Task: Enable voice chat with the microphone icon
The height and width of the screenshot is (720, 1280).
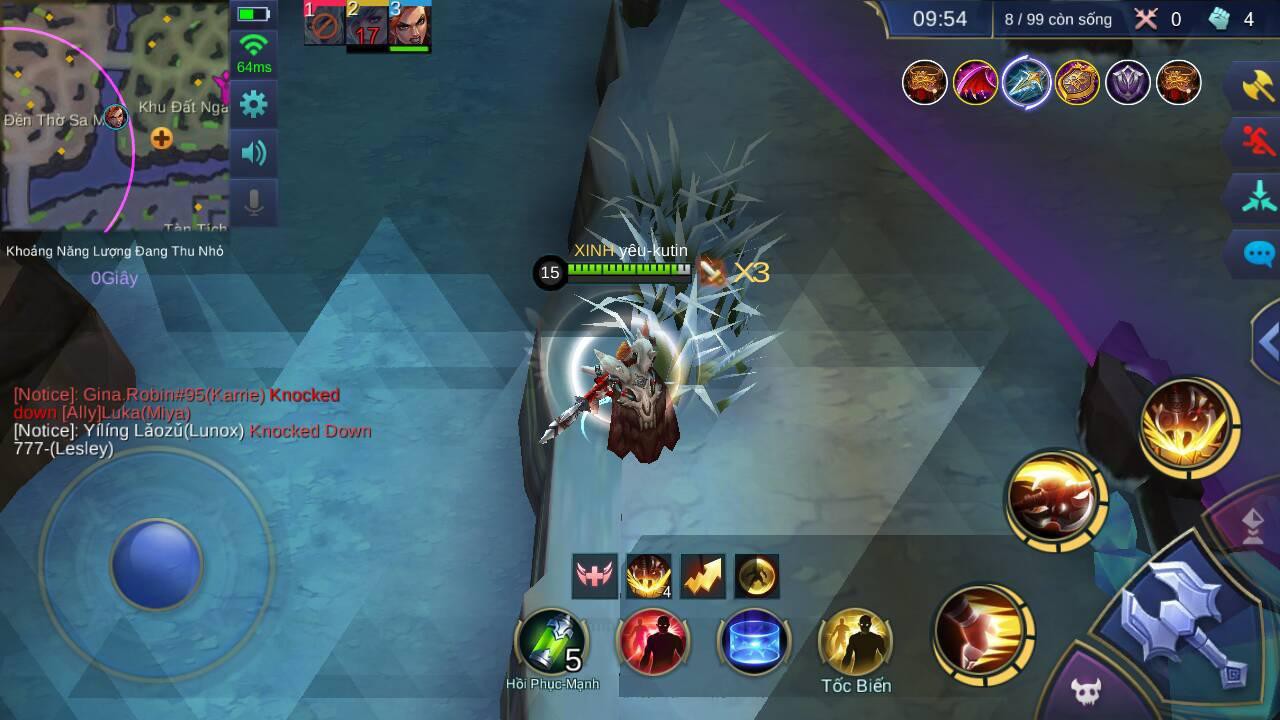Action: 253,201
